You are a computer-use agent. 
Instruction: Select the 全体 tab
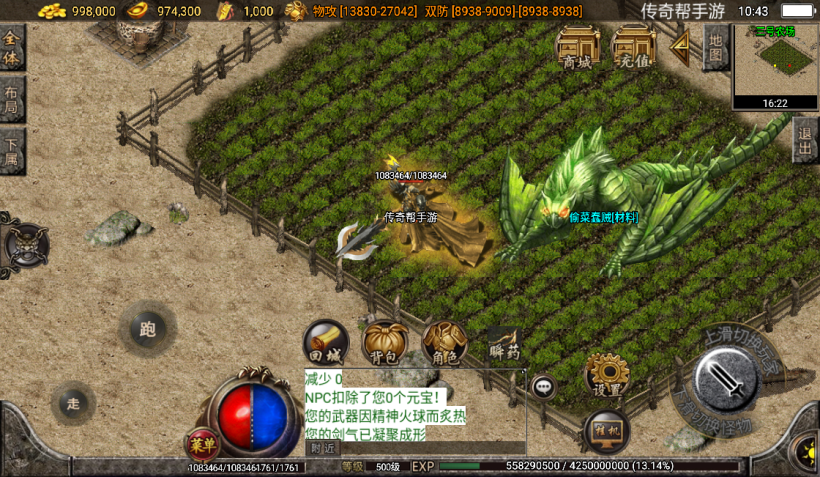(12, 49)
